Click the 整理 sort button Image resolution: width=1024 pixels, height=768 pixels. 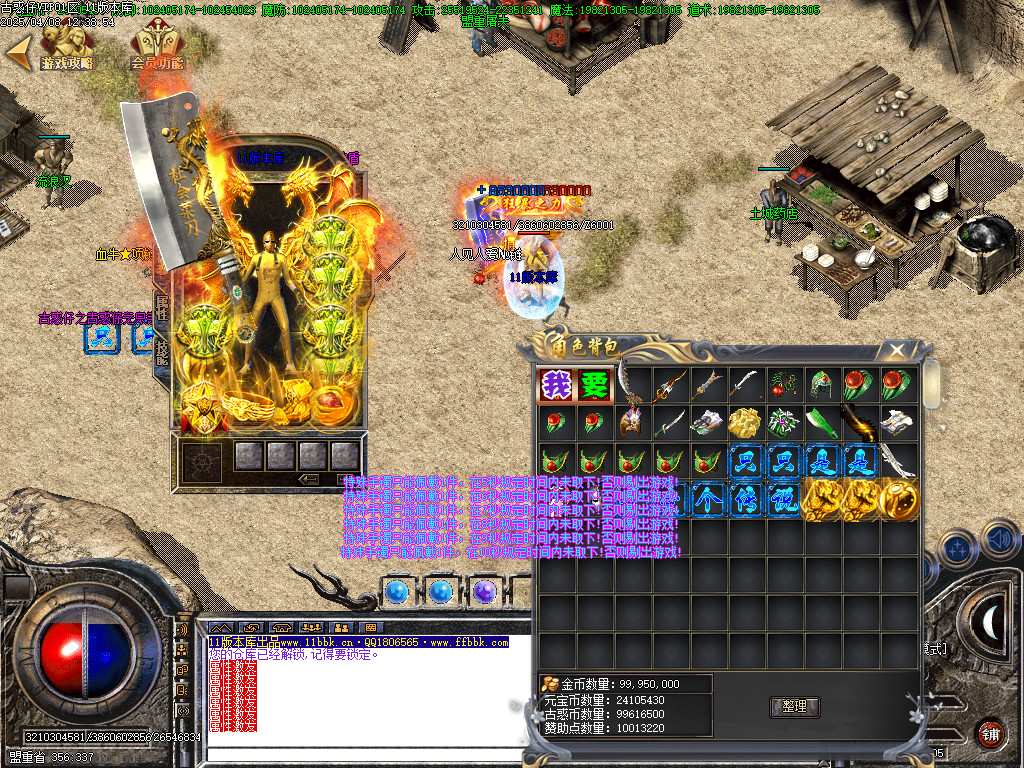(795, 707)
